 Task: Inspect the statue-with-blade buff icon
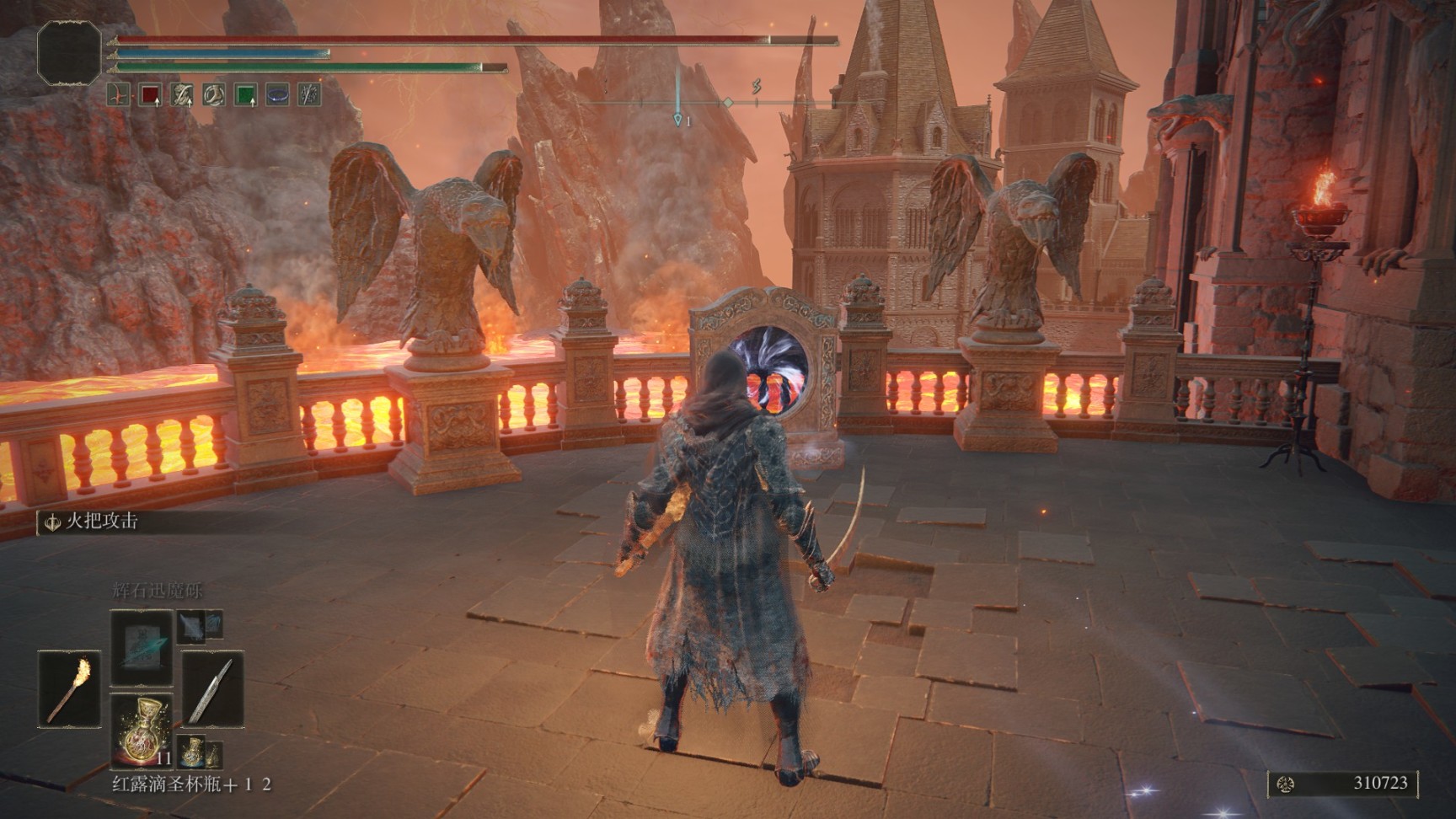[x=182, y=95]
